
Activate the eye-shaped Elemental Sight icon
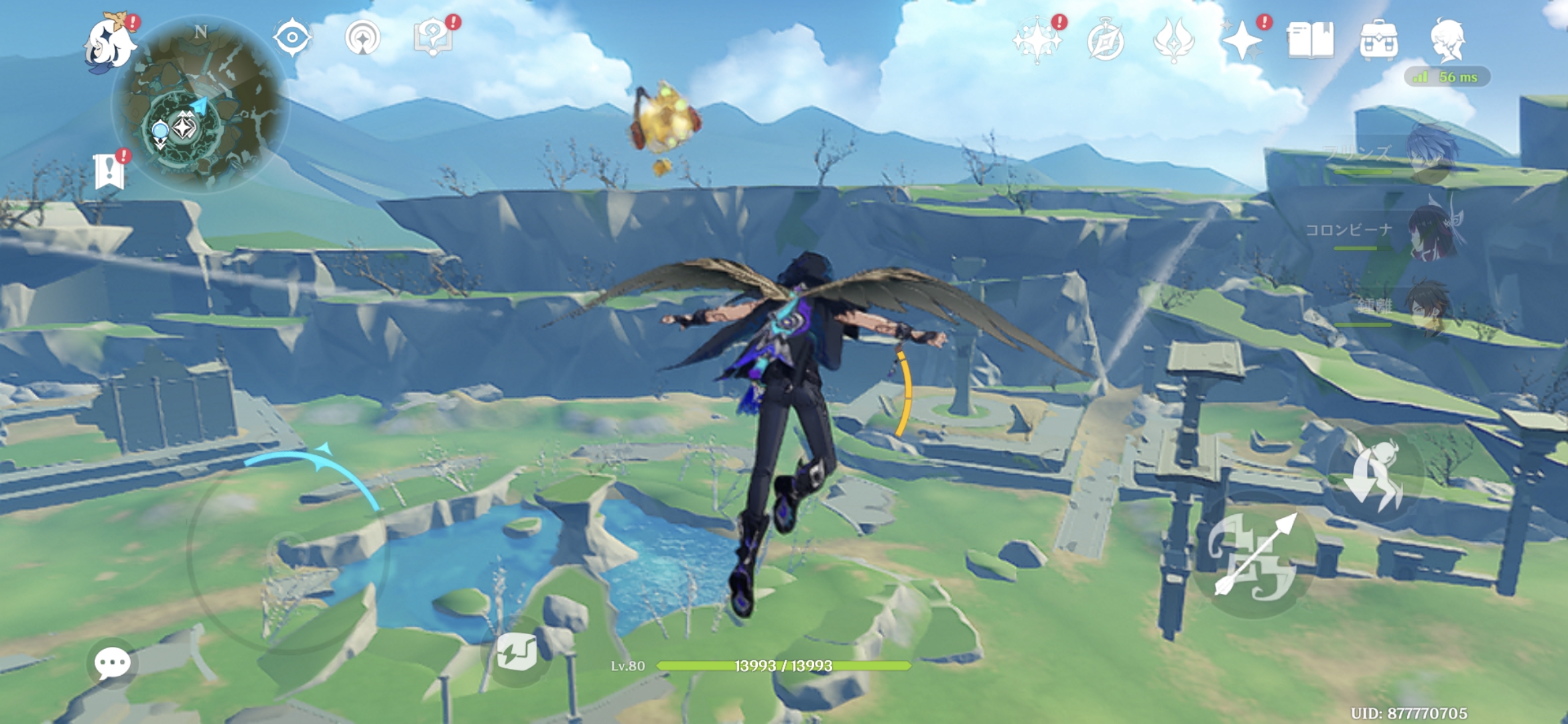click(x=292, y=38)
